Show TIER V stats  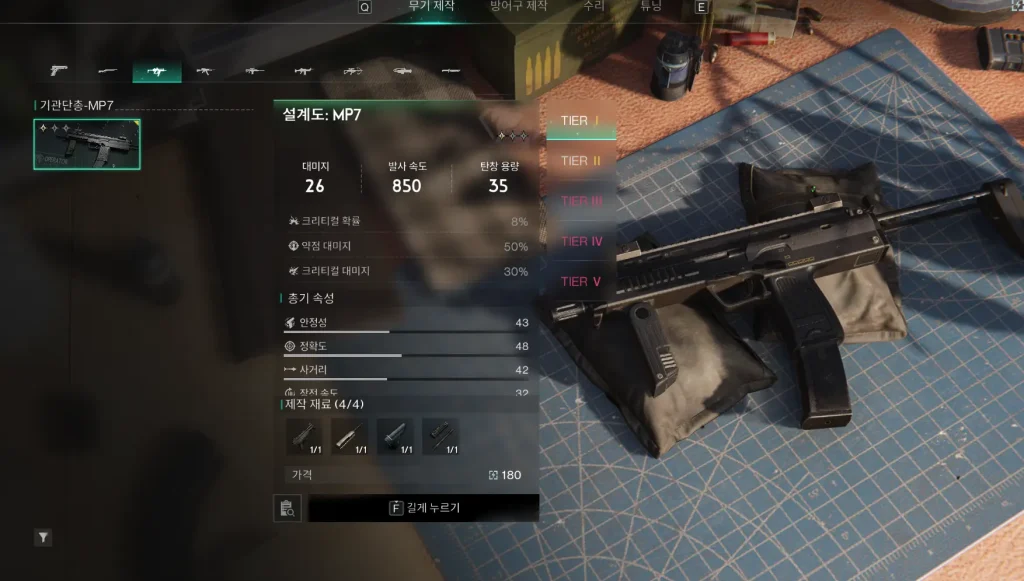(x=581, y=281)
